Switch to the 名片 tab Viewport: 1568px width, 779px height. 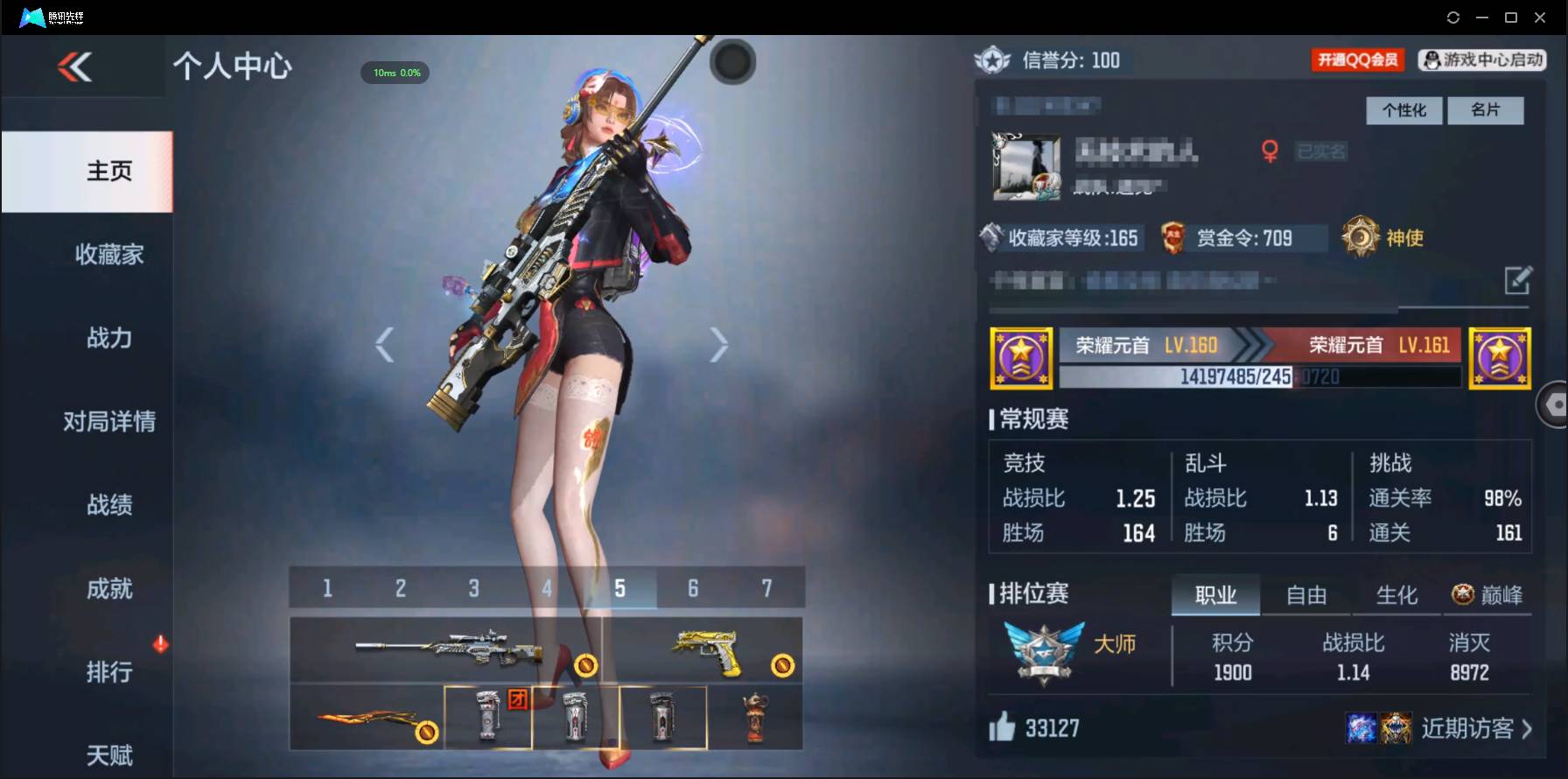click(x=1487, y=110)
